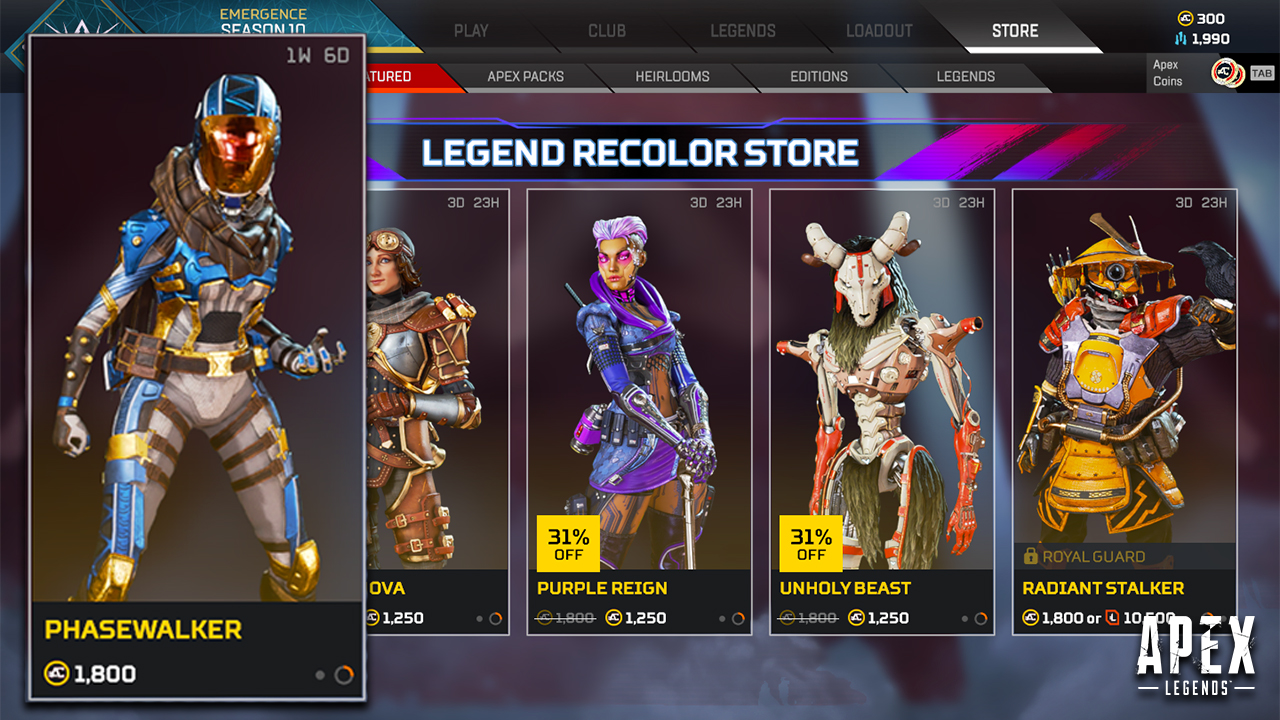Open the Loadout section
This screenshot has height=720, width=1280.
[877, 30]
